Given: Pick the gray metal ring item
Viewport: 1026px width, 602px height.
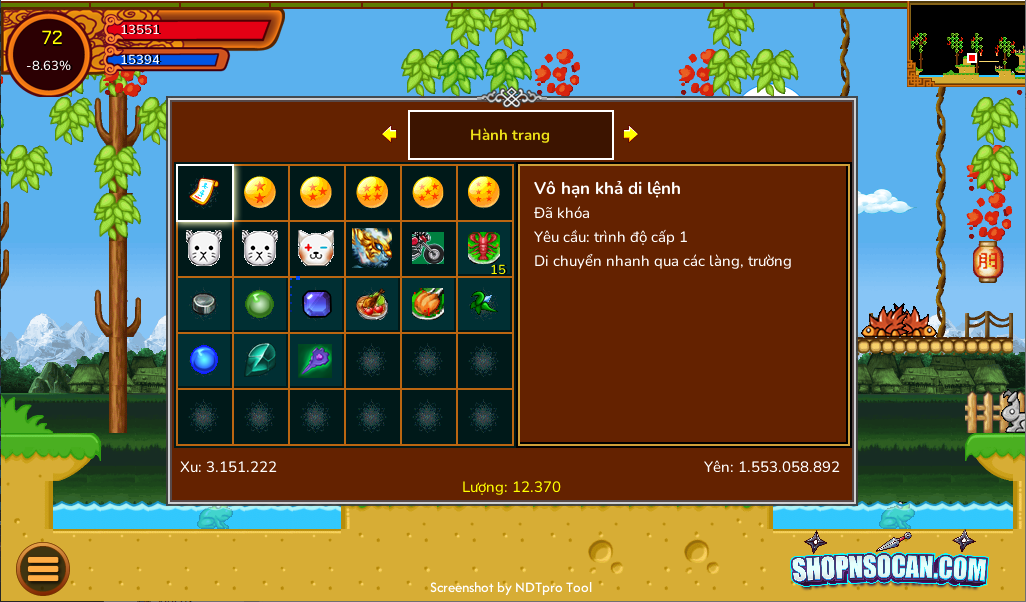Looking at the screenshot, I should (205, 305).
